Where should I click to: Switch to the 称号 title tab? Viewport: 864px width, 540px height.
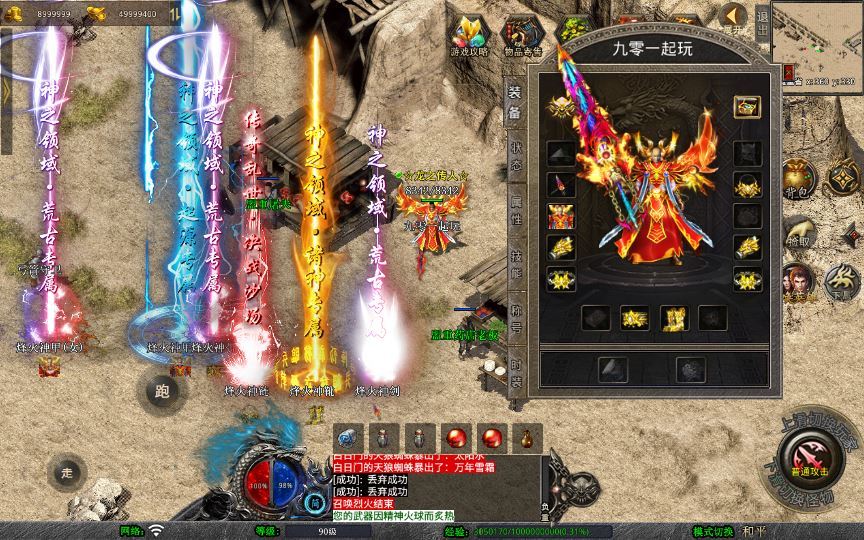(515, 311)
